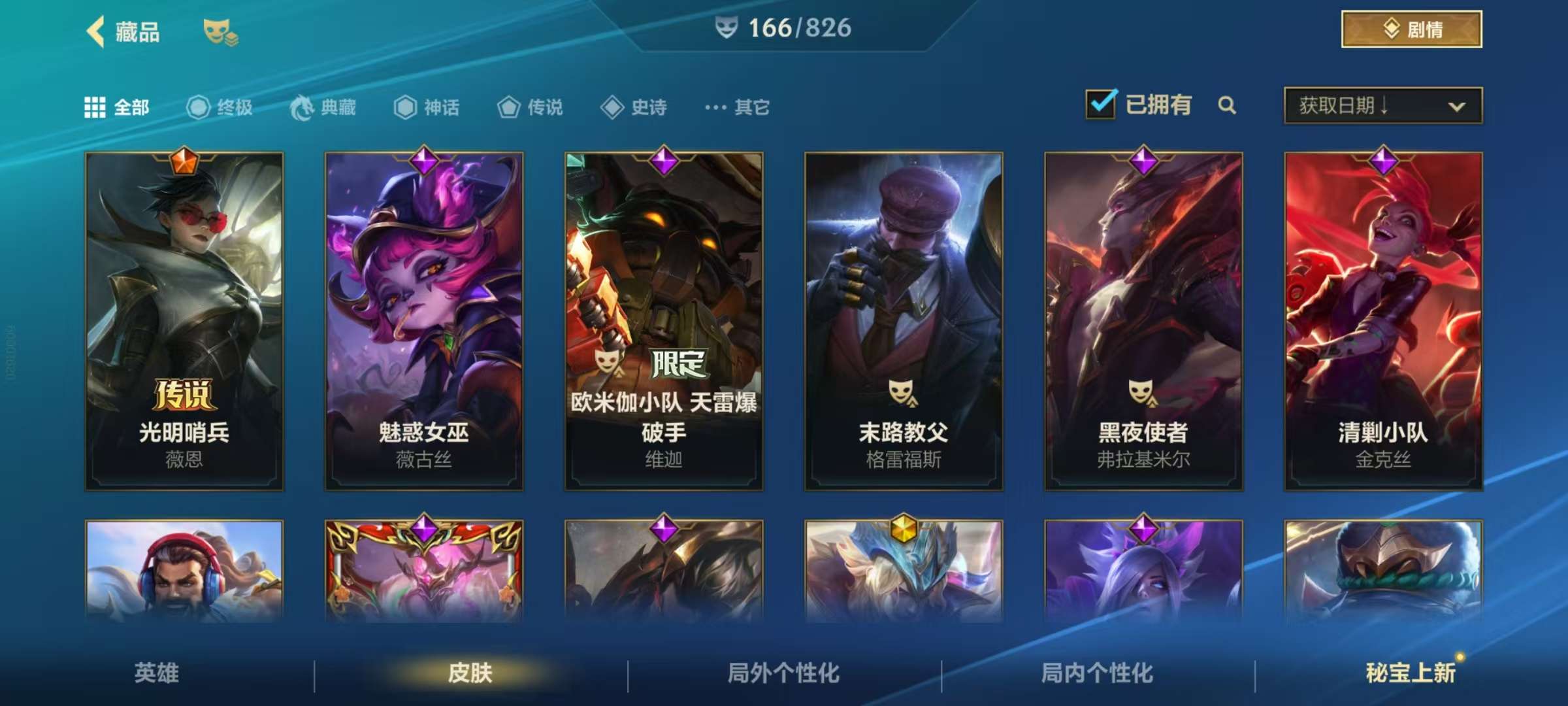Select the 典藏 dragon filter icon

[x=299, y=108]
